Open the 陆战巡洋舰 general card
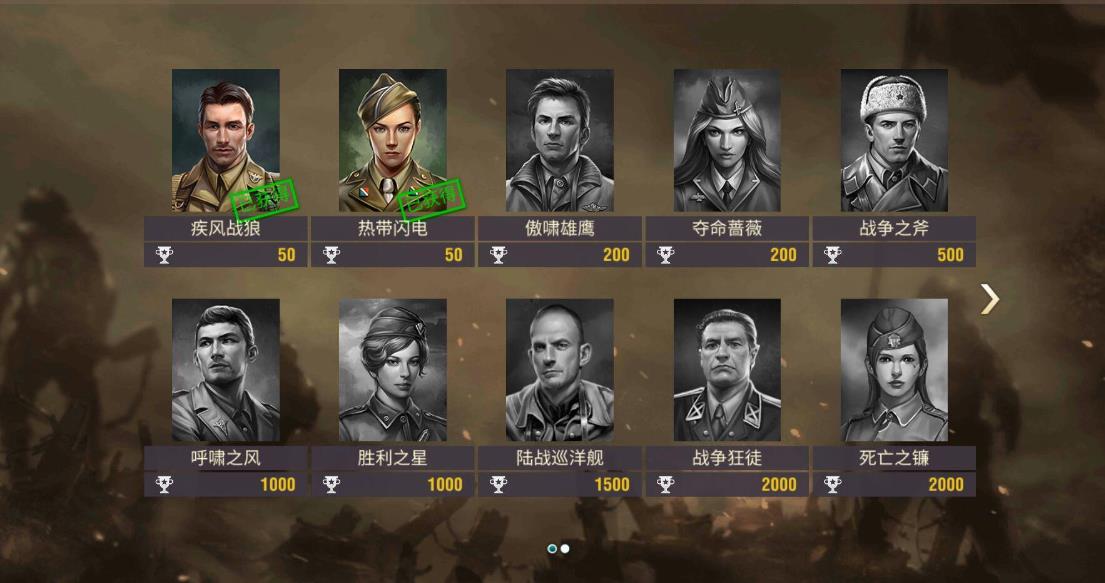The height and width of the screenshot is (583, 1105). click(x=559, y=371)
